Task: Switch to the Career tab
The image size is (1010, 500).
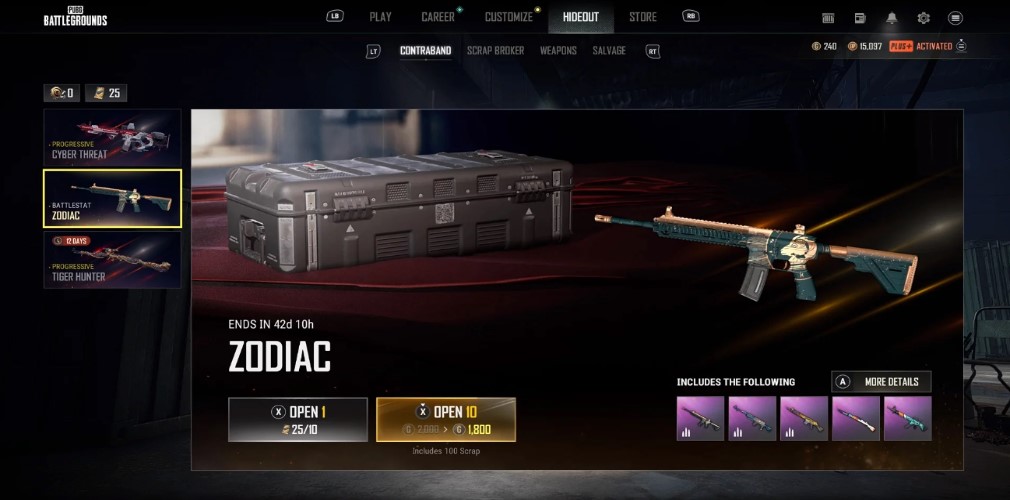Action: pos(438,17)
